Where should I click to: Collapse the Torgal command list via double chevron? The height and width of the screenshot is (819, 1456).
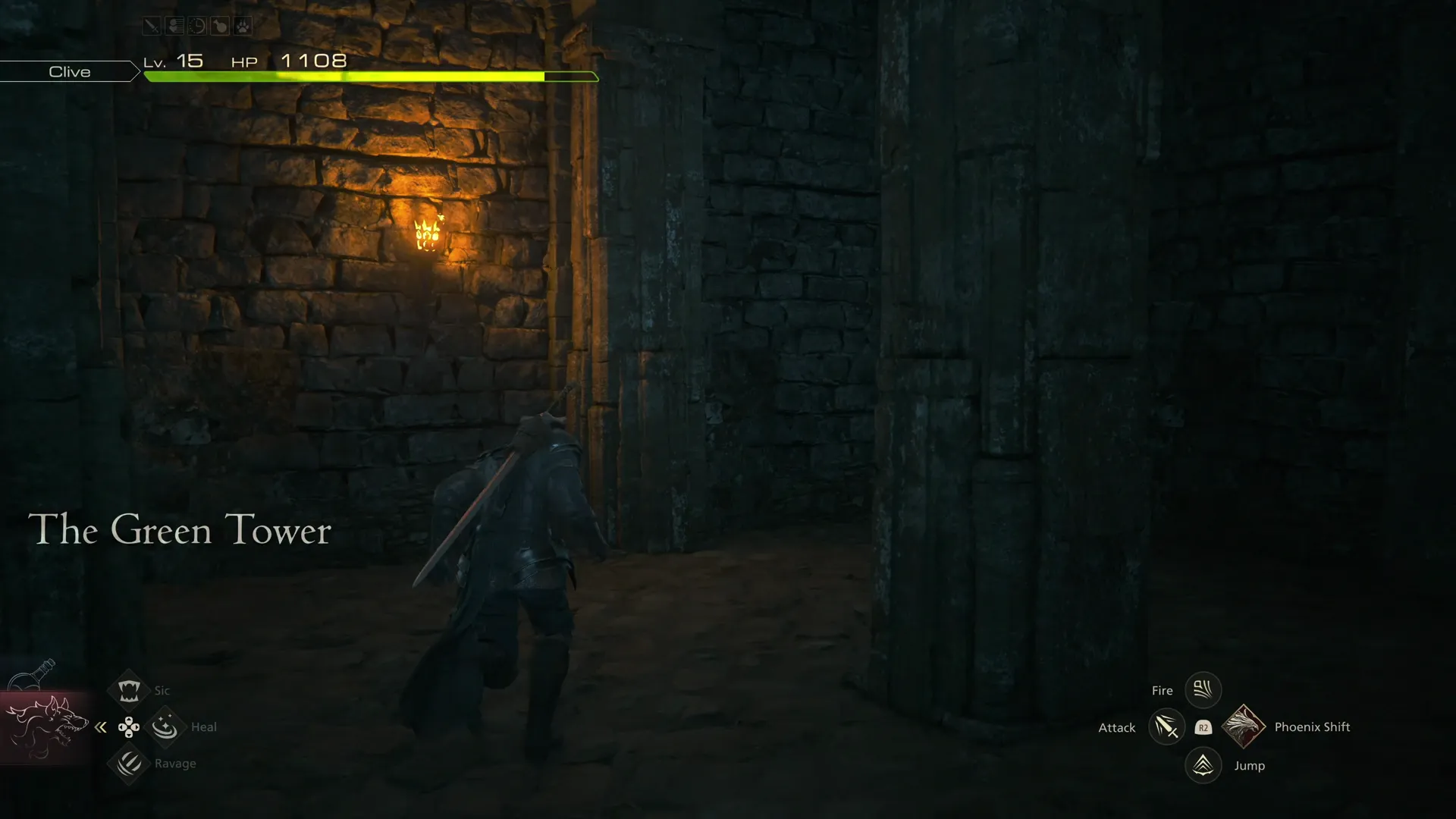coord(101,726)
